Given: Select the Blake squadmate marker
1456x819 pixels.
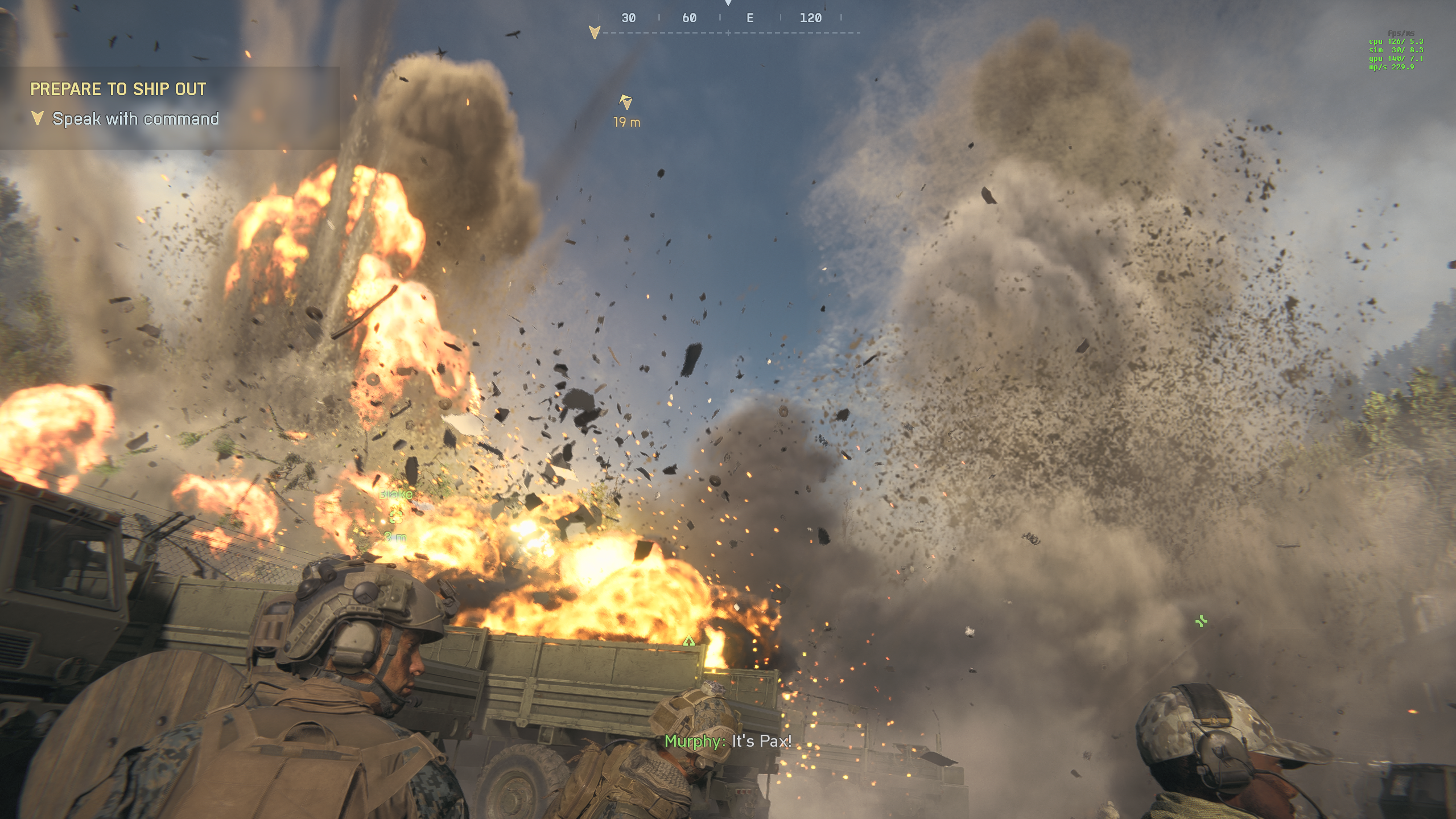Looking at the screenshot, I should point(396,516).
